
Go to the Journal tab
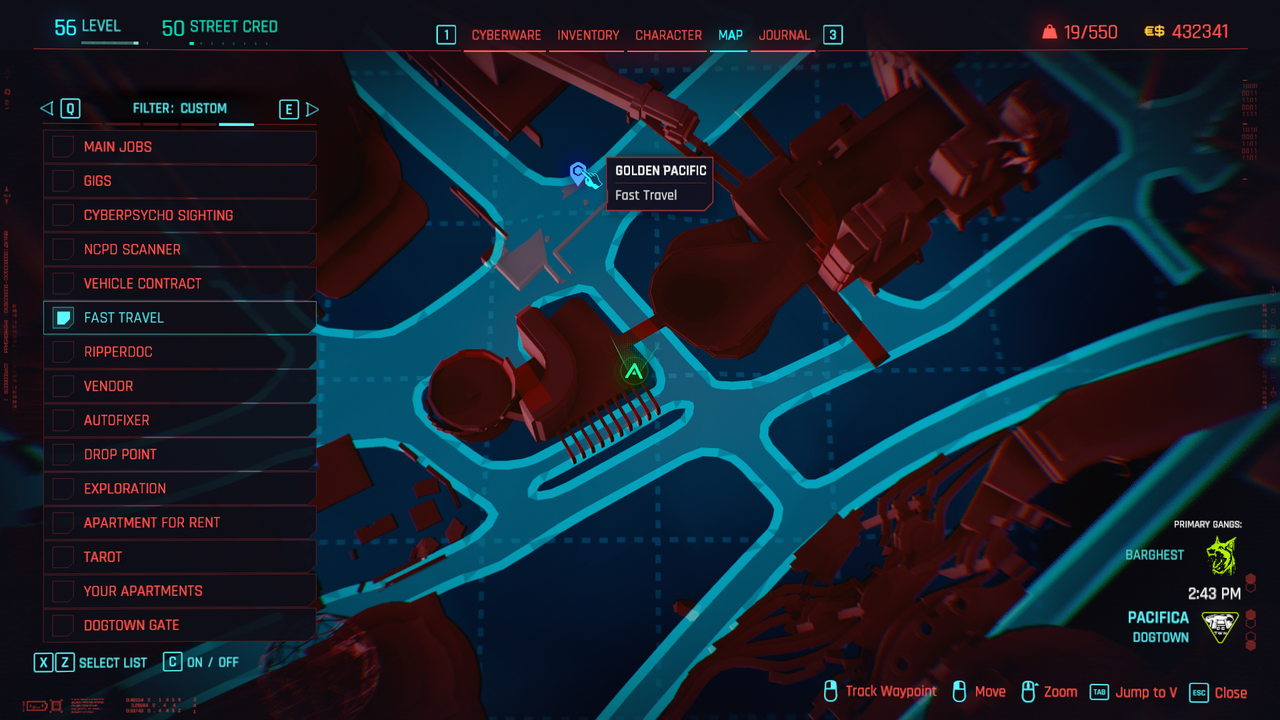click(784, 35)
